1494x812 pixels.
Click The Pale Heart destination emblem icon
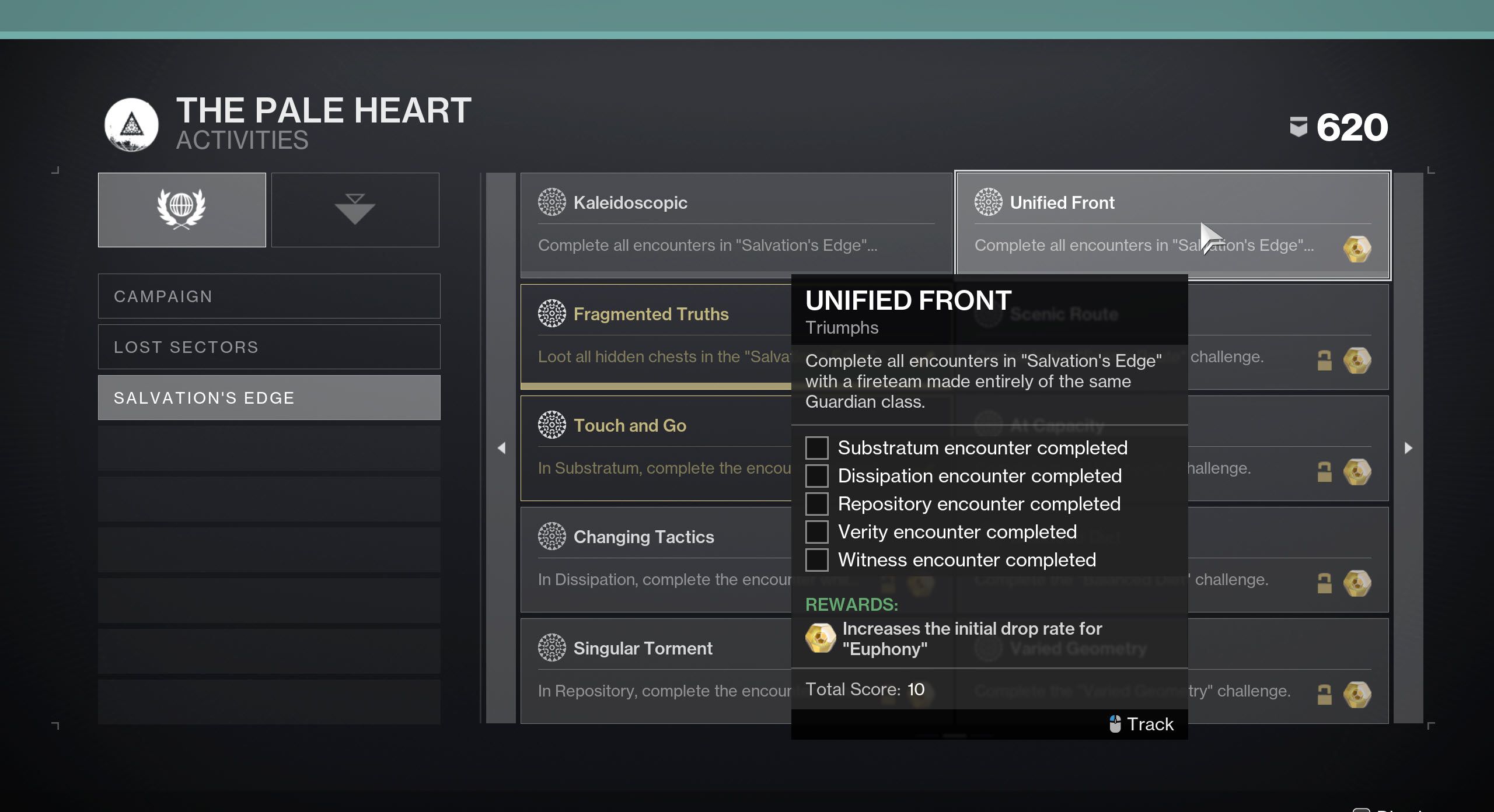[131, 125]
